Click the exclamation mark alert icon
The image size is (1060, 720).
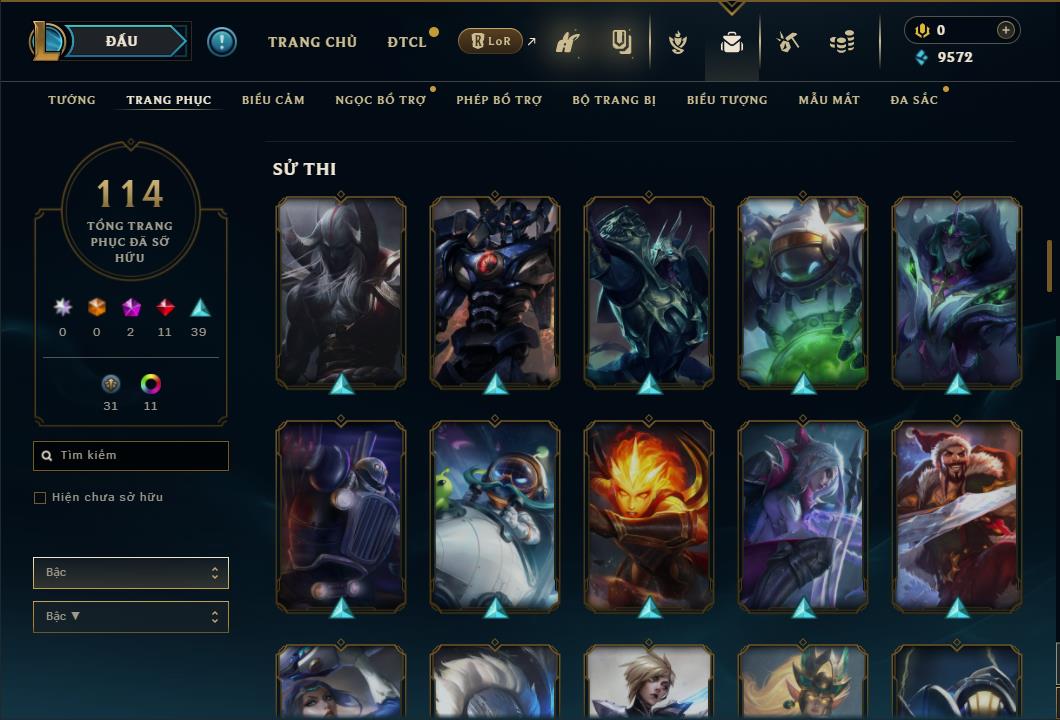[222, 42]
